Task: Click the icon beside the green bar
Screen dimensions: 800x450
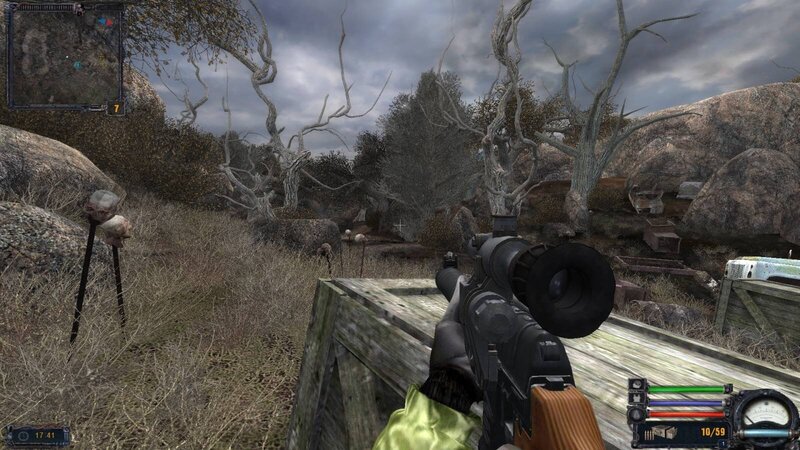Action: tap(636, 387)
